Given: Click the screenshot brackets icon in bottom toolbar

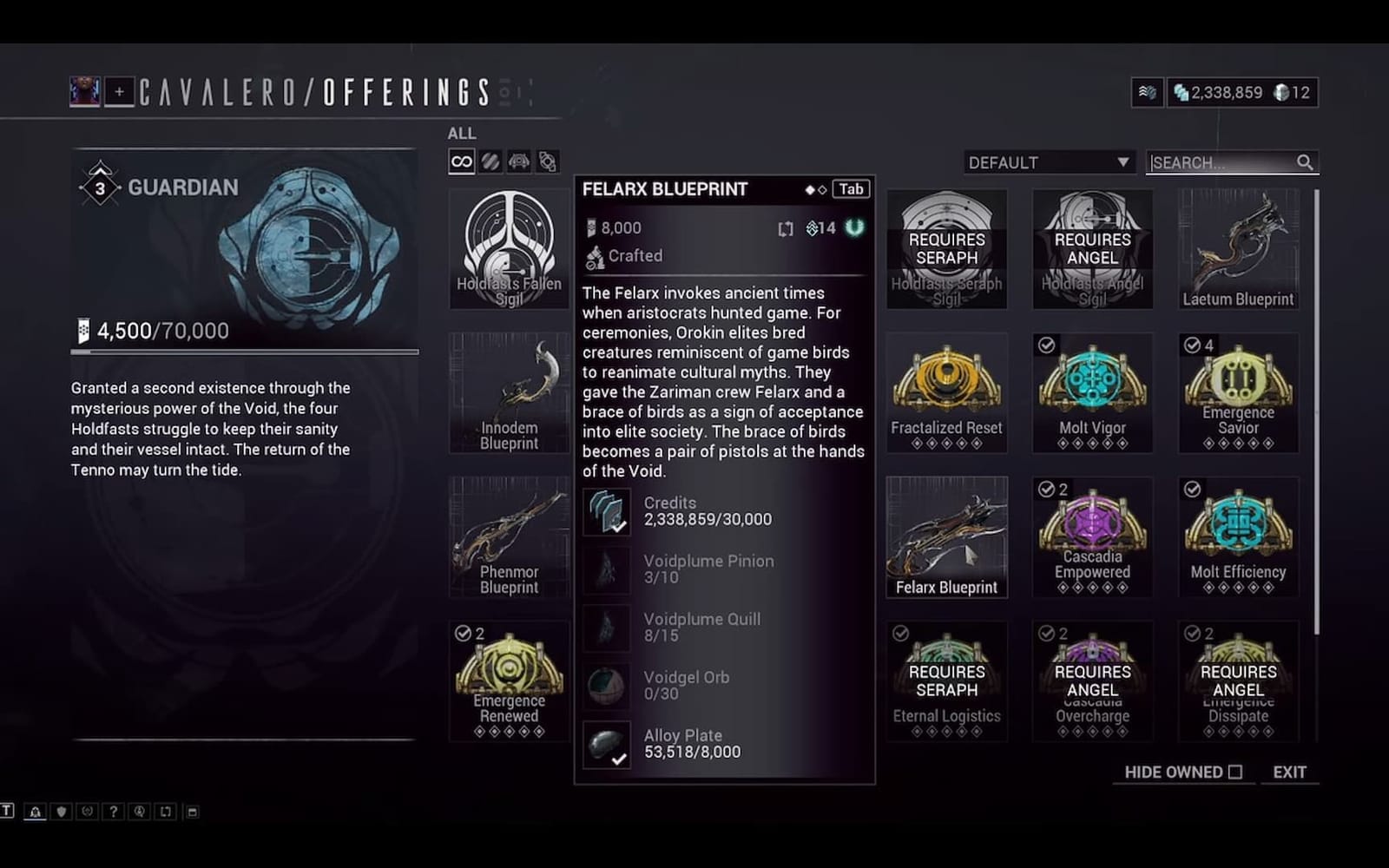Looking at the screenshot, I should 166,812.
